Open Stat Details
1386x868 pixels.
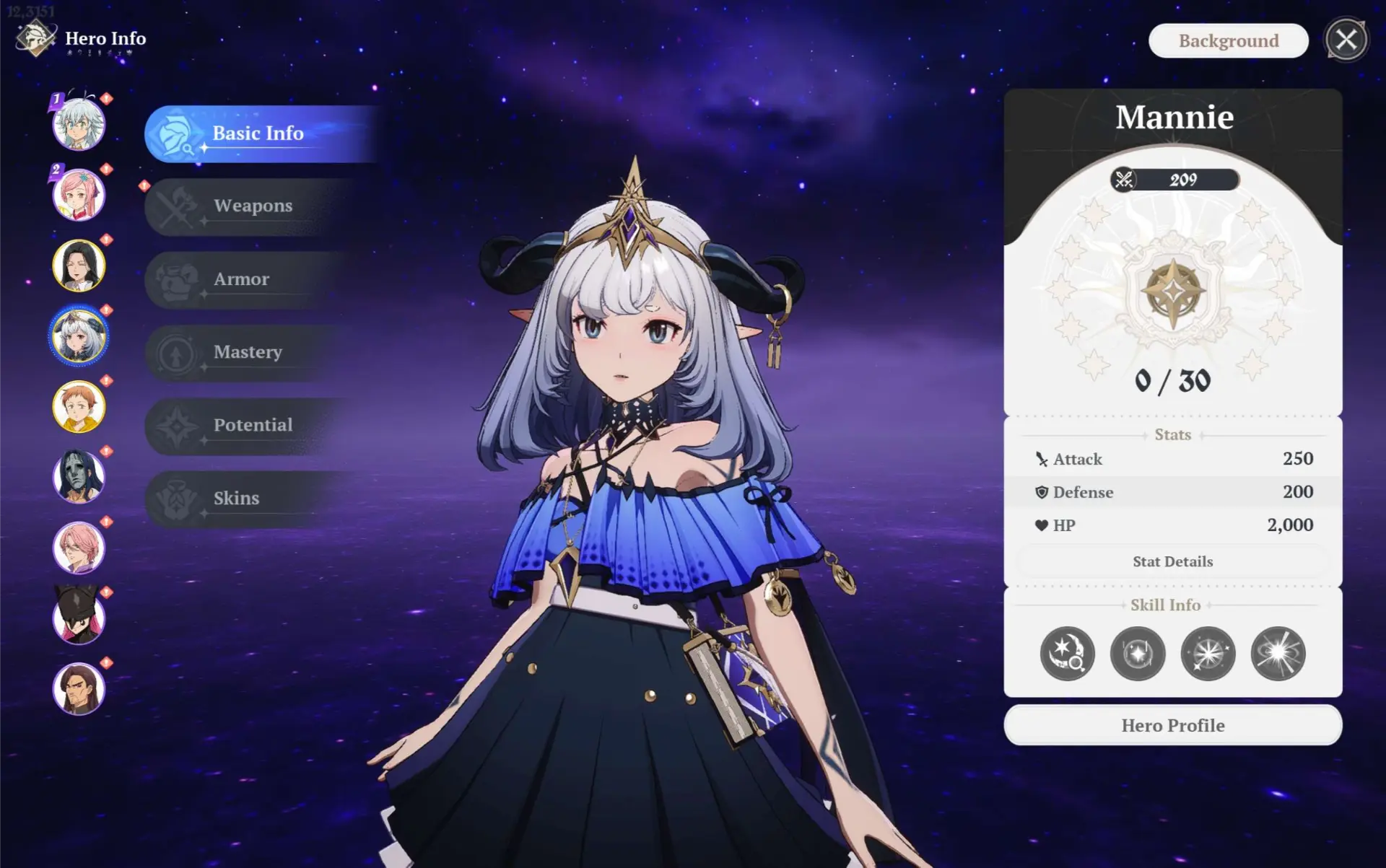1172,561
